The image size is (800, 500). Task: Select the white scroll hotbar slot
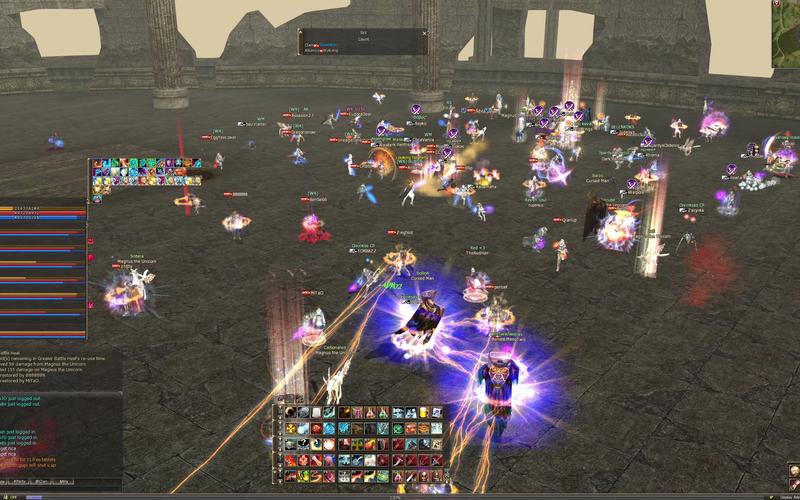pos(317,413)
